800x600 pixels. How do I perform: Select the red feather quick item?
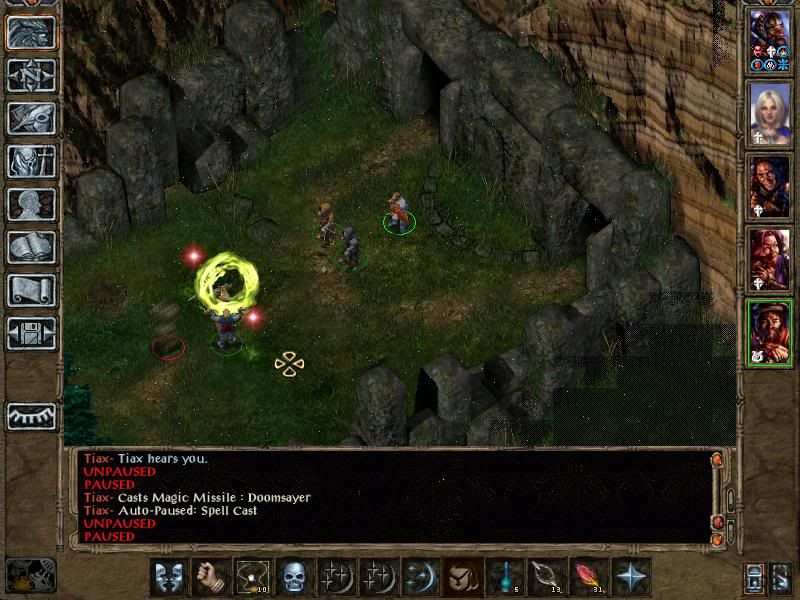click(x=588, y=577)
